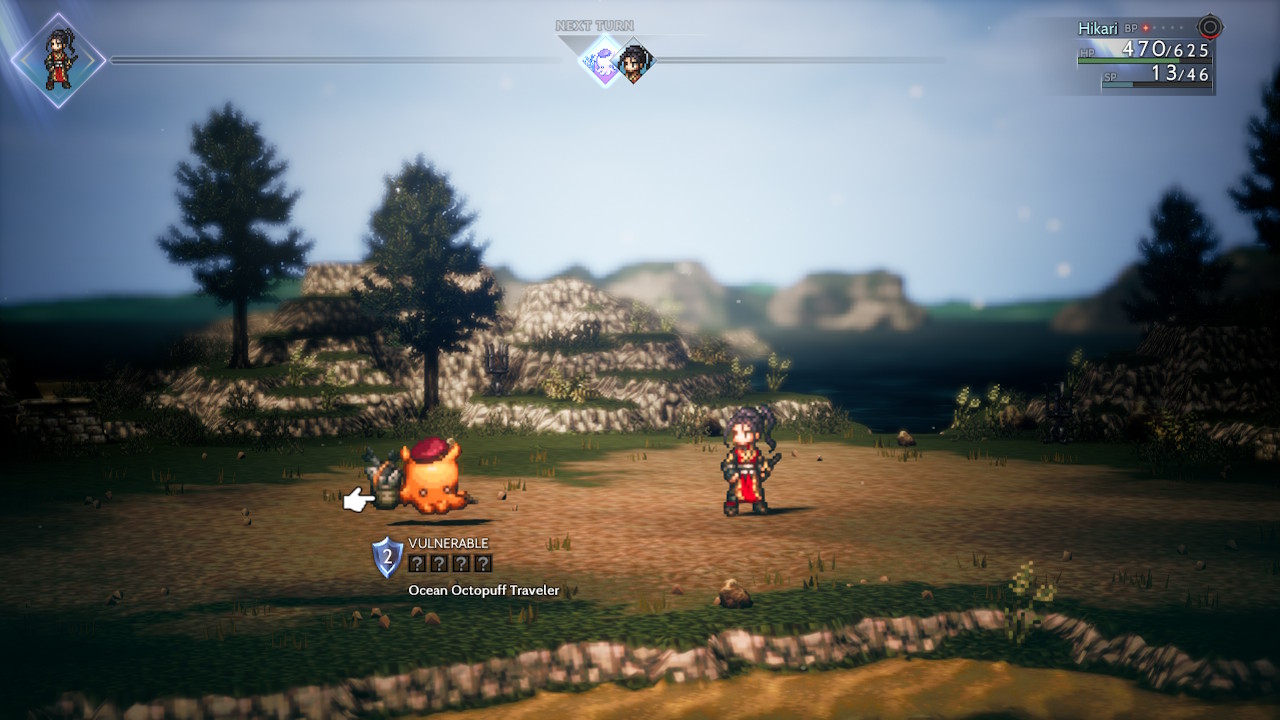Select the Octopuff portrait under Next Turn

(x=604, y=61)
